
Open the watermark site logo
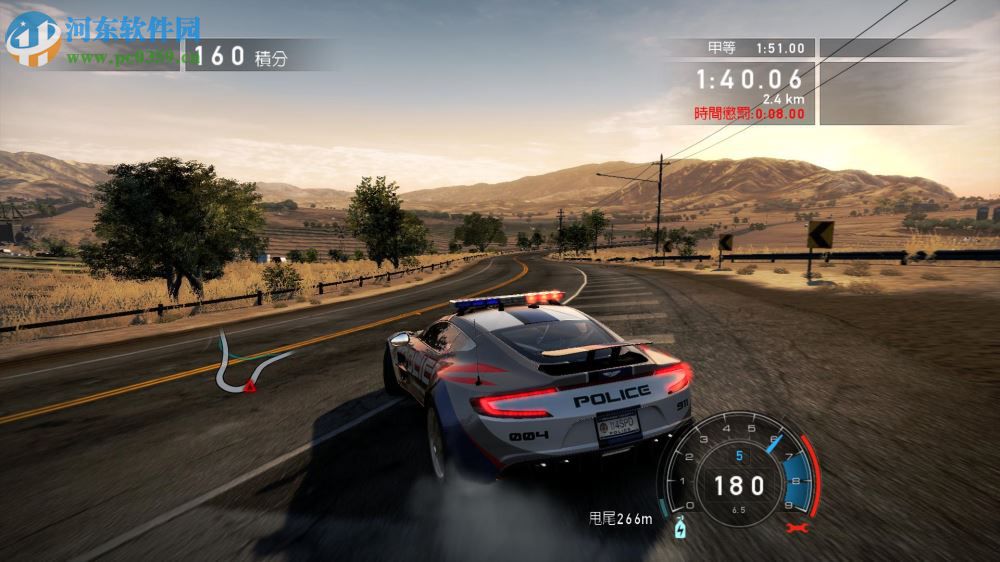tap(32, 38)
